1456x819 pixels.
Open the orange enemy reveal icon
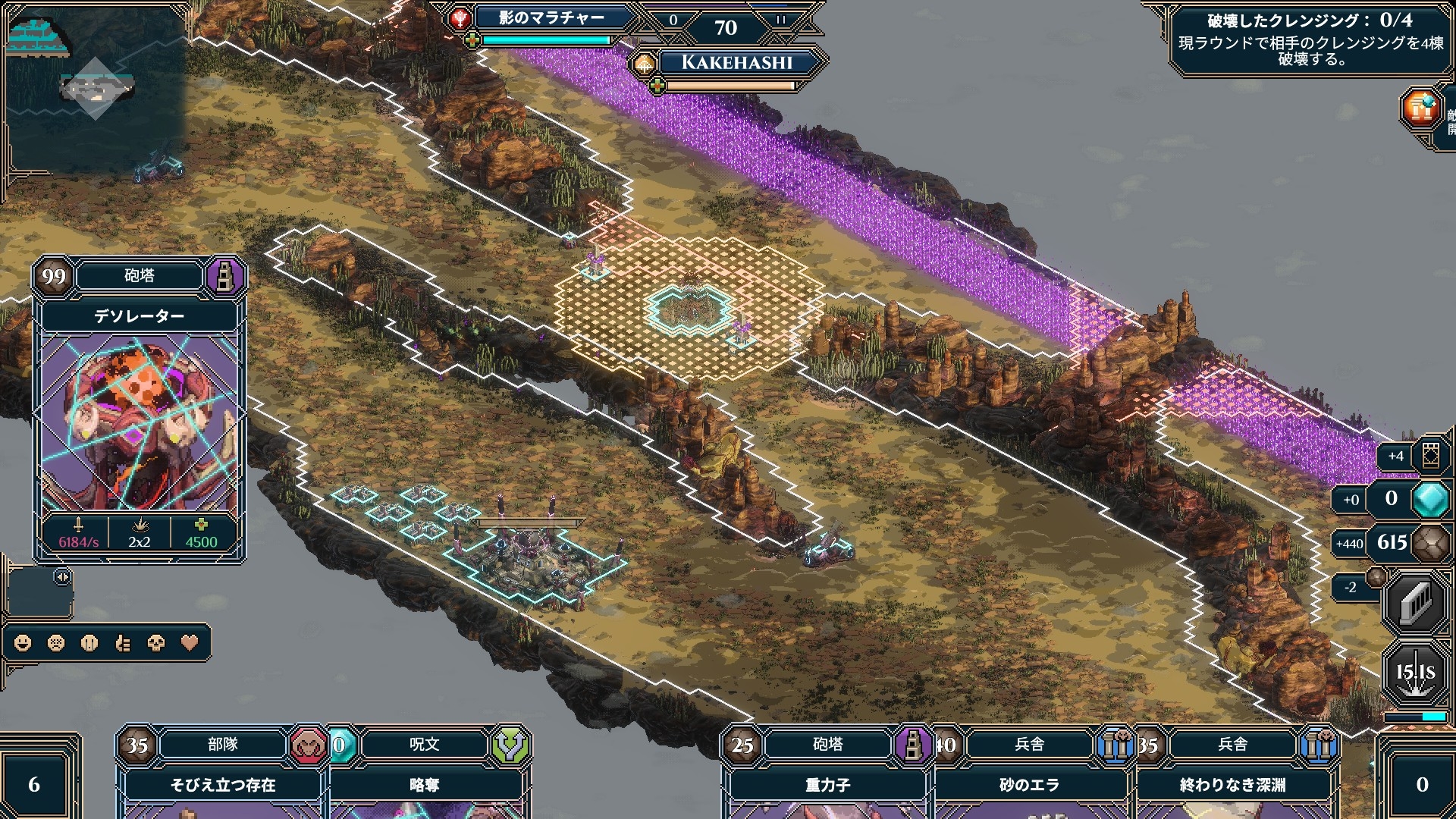pos(1421,108)
